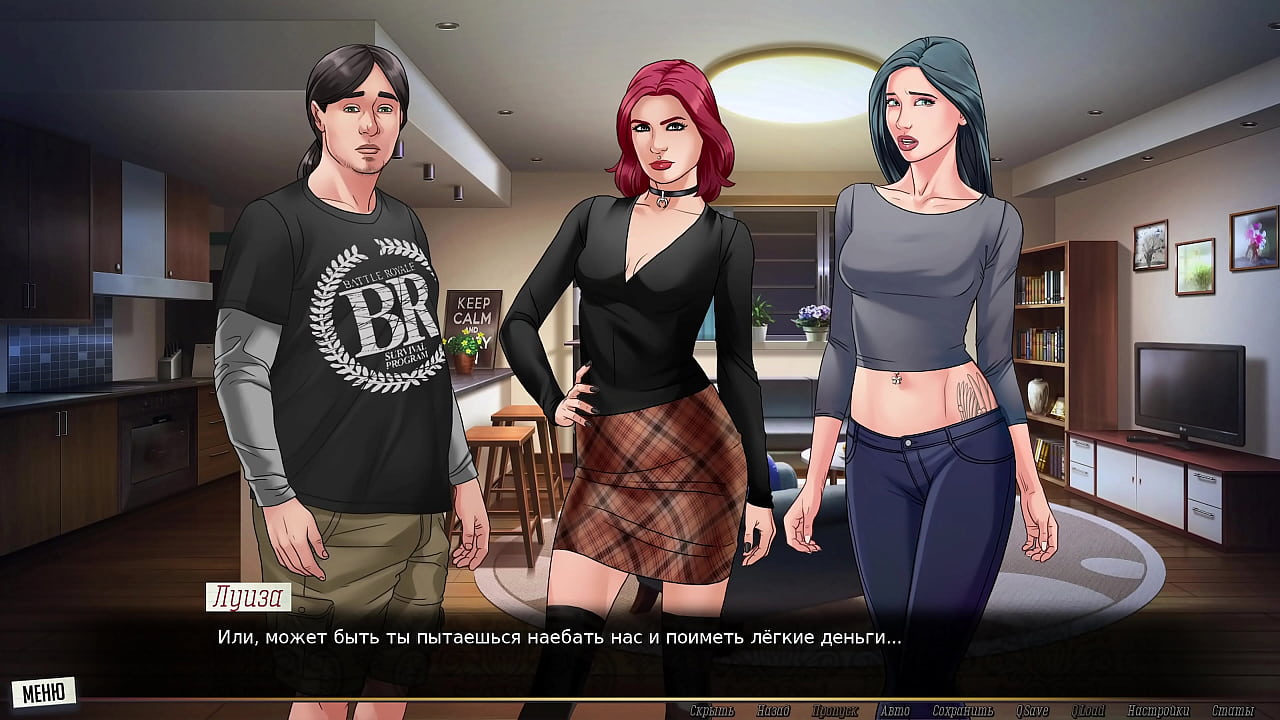Image resolution: width=1280 pixels, height=720 pixels.
Task: Open the МЕНЮ button
Action: click(x=43, y=691)
